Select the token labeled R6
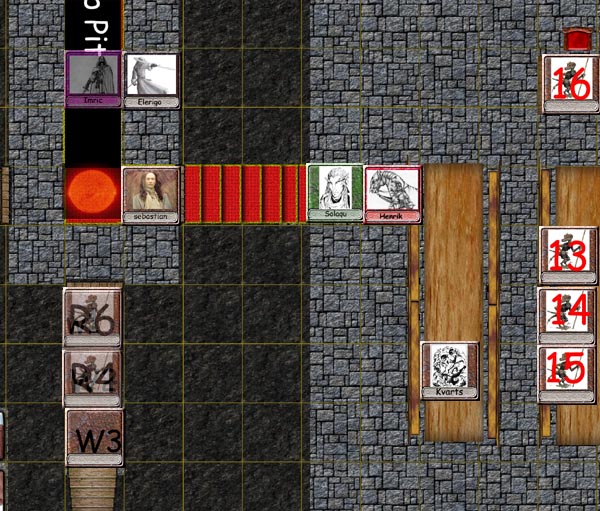 (92, 318)
